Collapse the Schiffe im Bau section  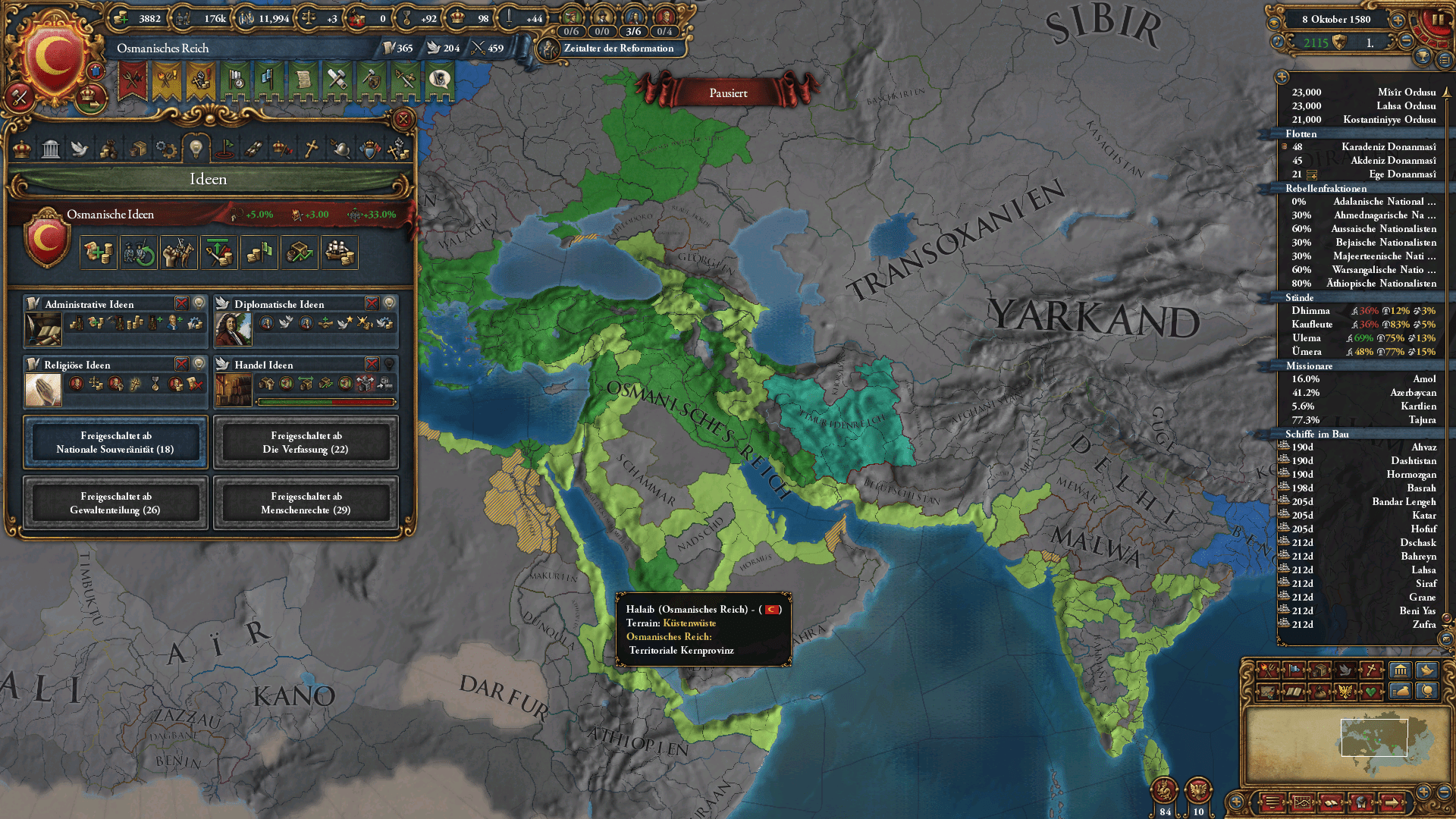tap(1360, 433)
